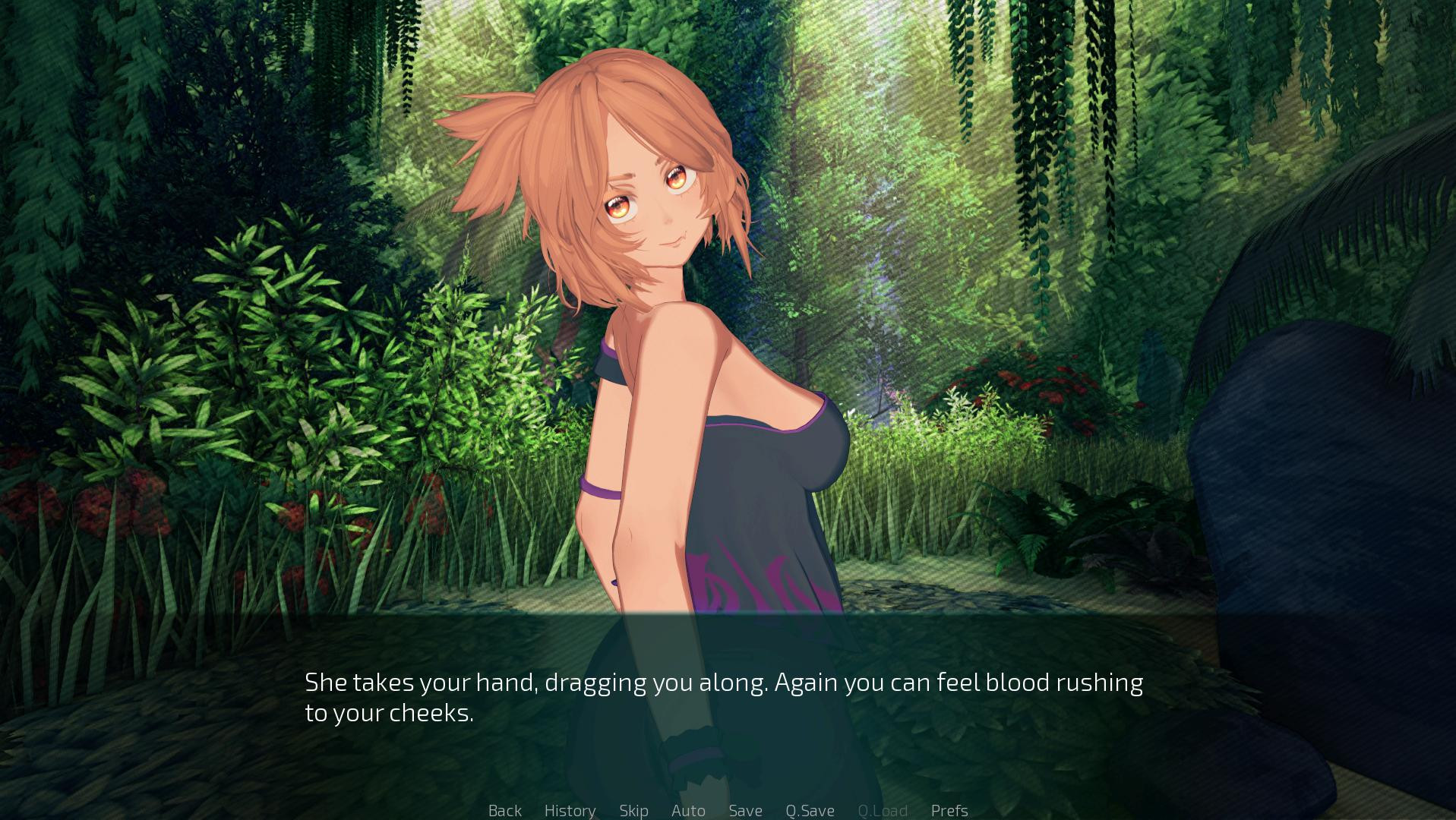Open the dialogue History log
1456x820 pixels.
pyautogui.click(x=570, y=810)
